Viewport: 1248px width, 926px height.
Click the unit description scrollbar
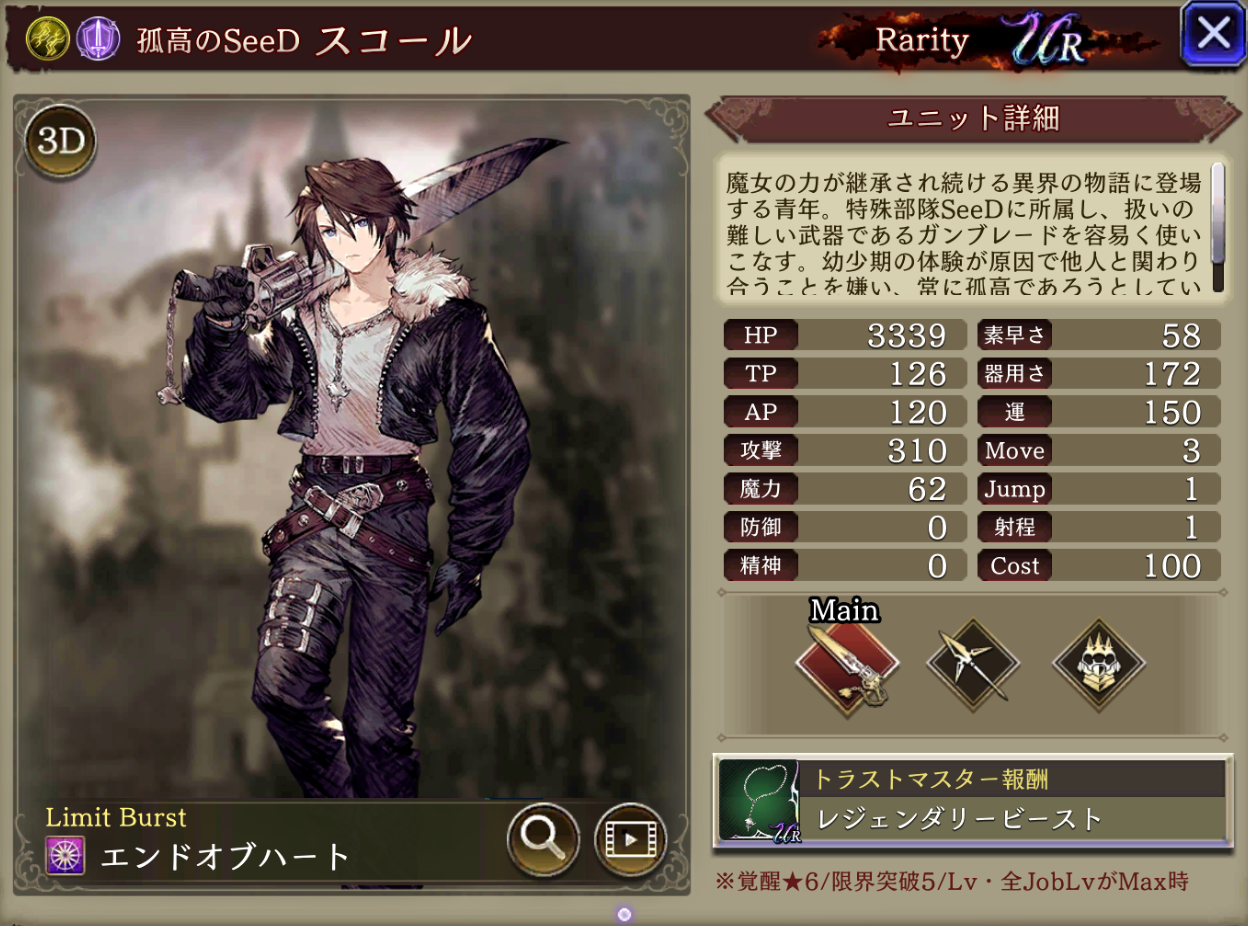[x=1218, y=227]
